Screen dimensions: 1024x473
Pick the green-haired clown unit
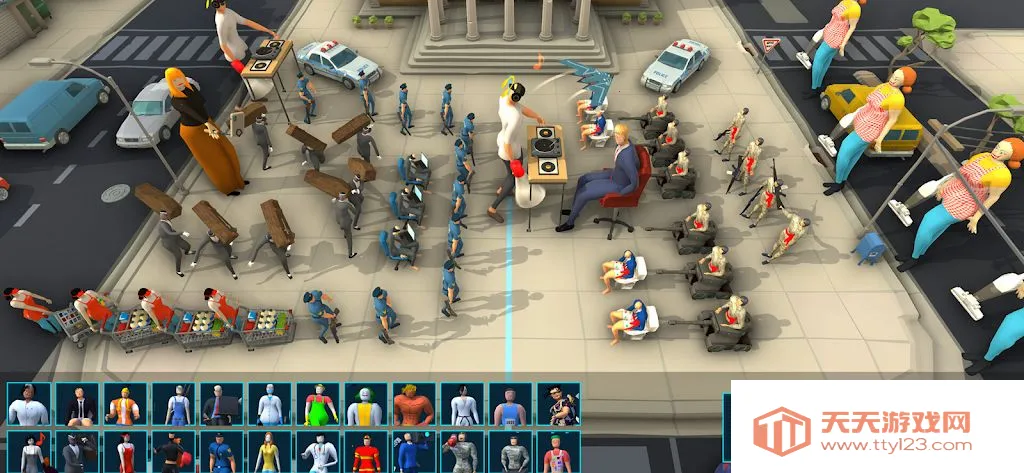coord(365,405)
